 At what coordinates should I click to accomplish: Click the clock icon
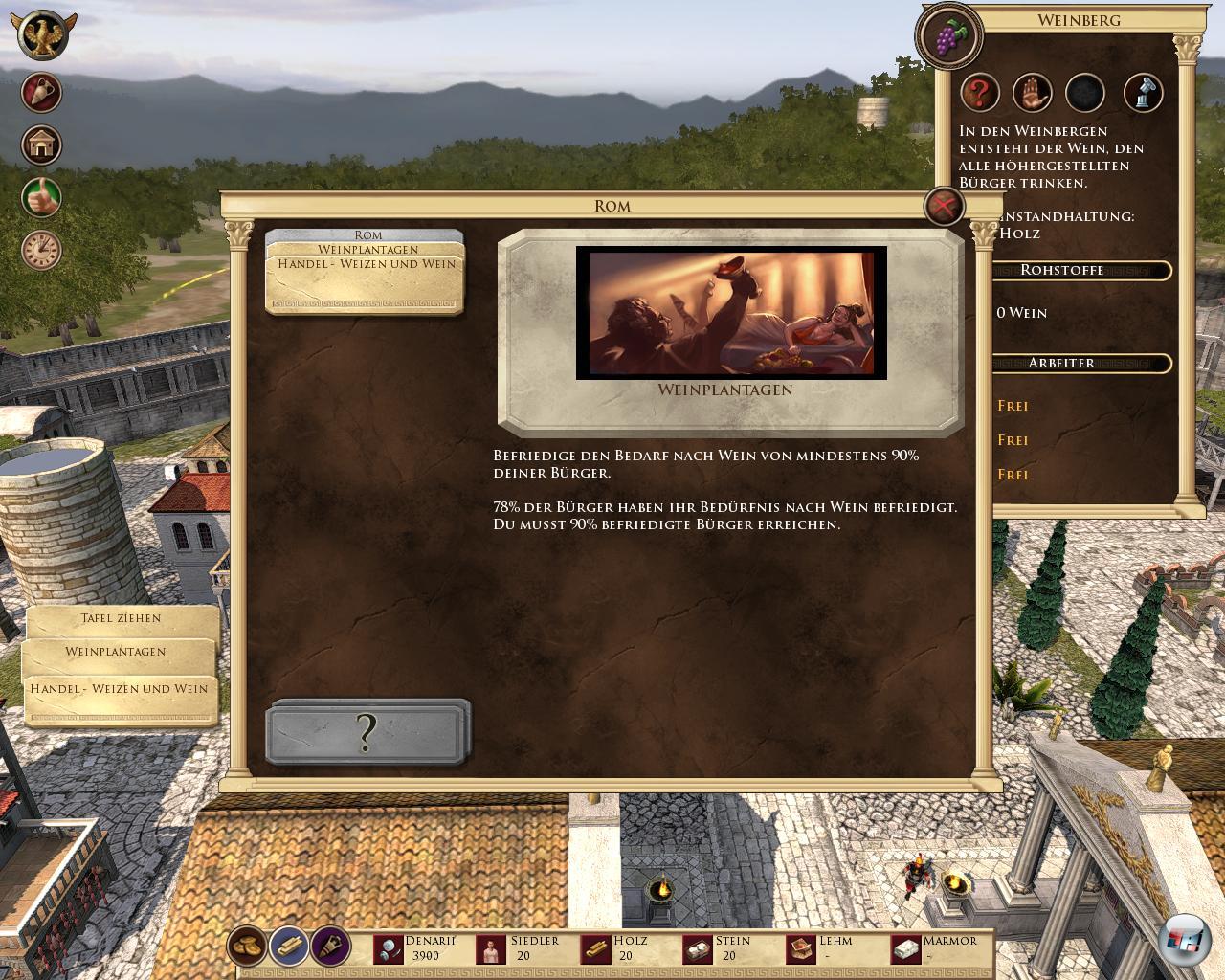[41, 250]
